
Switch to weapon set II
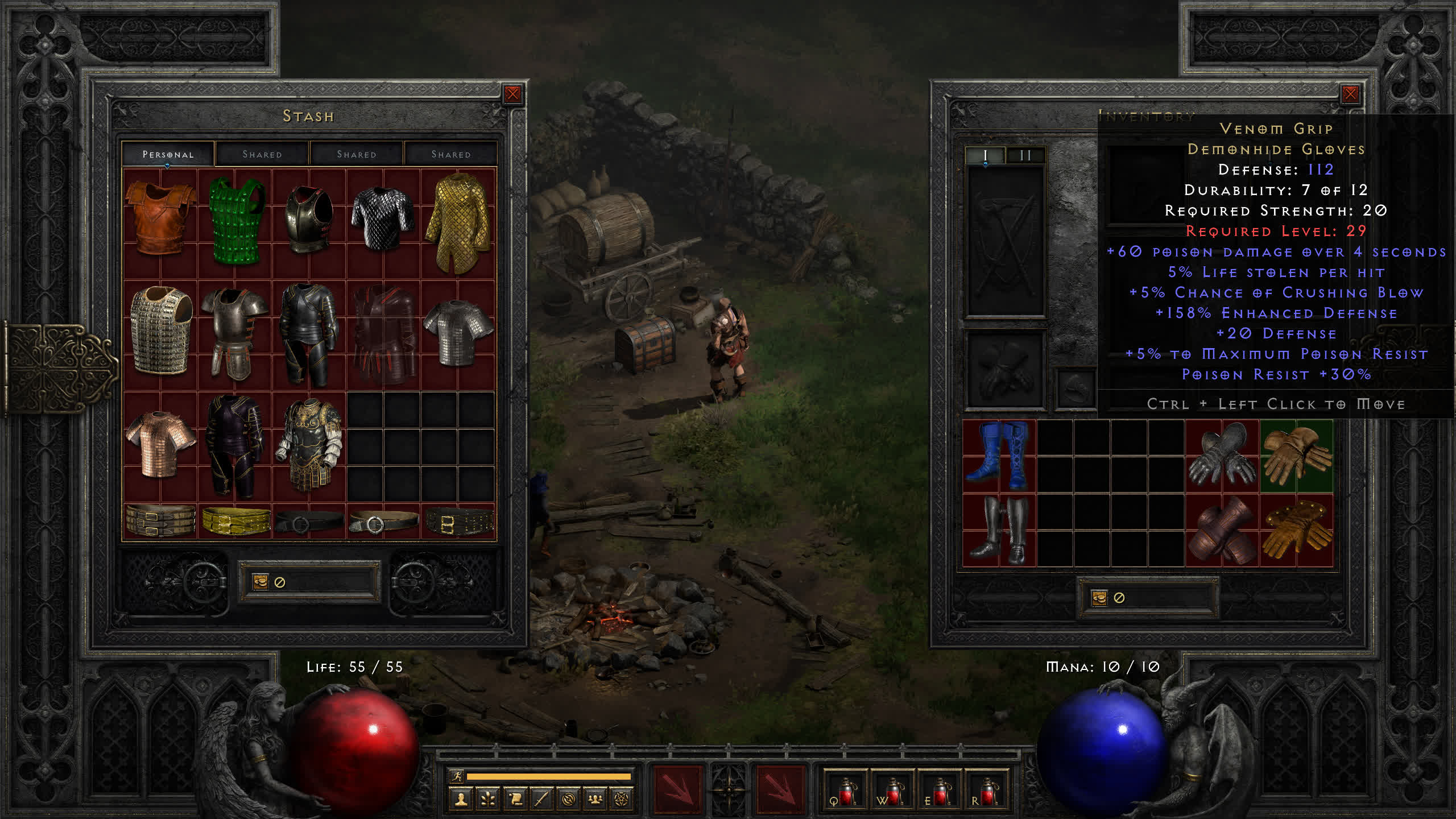(1025, 155)
